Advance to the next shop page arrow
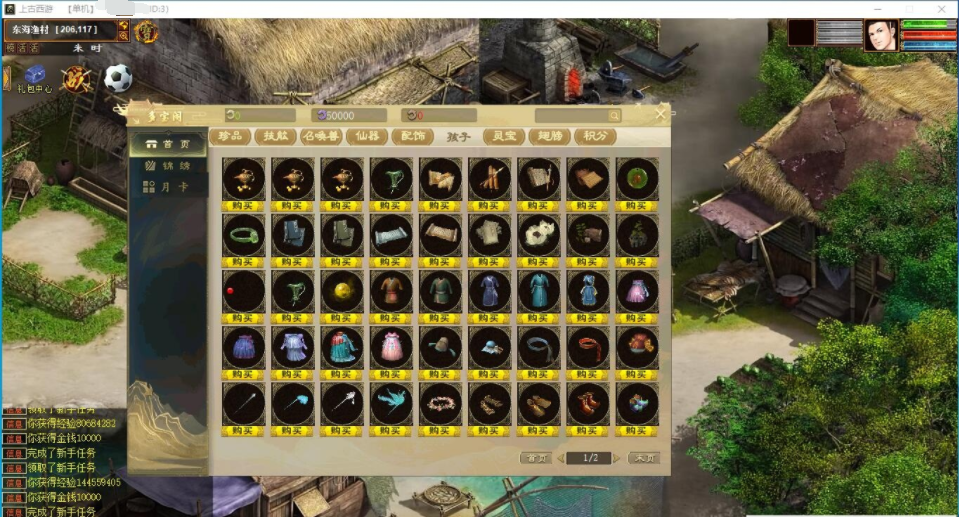The height and width of the screenshot is (517, 959). coord(618,458)
